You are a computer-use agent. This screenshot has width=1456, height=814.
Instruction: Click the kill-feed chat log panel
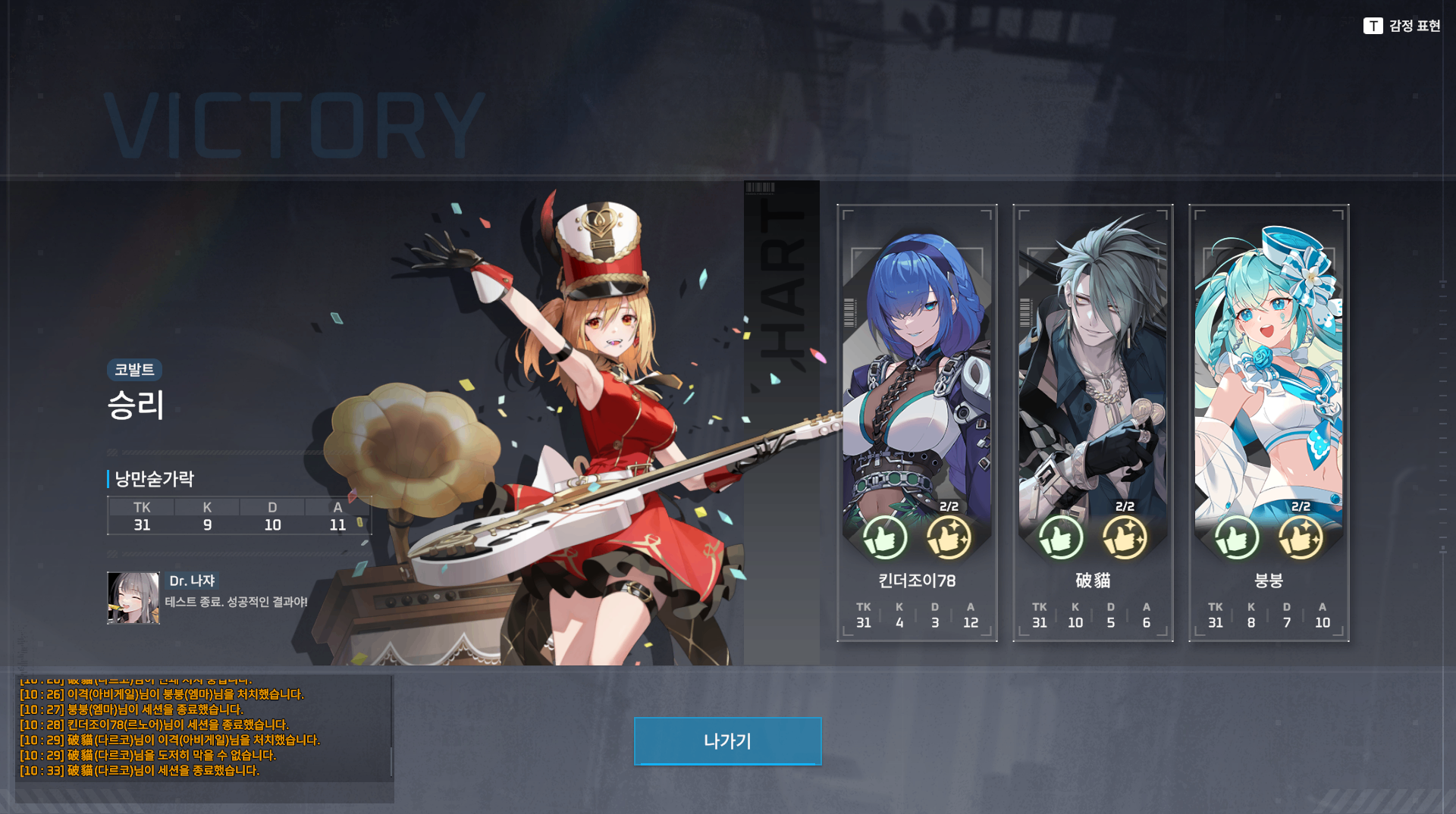click(203, 729)
